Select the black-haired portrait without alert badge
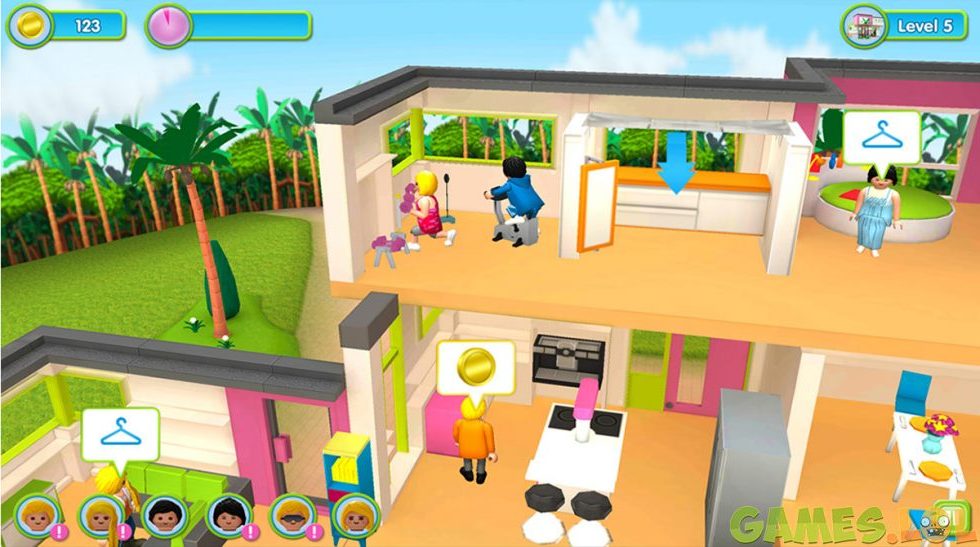This screenshot has width=980, height=547. click(x=163, y=516)
